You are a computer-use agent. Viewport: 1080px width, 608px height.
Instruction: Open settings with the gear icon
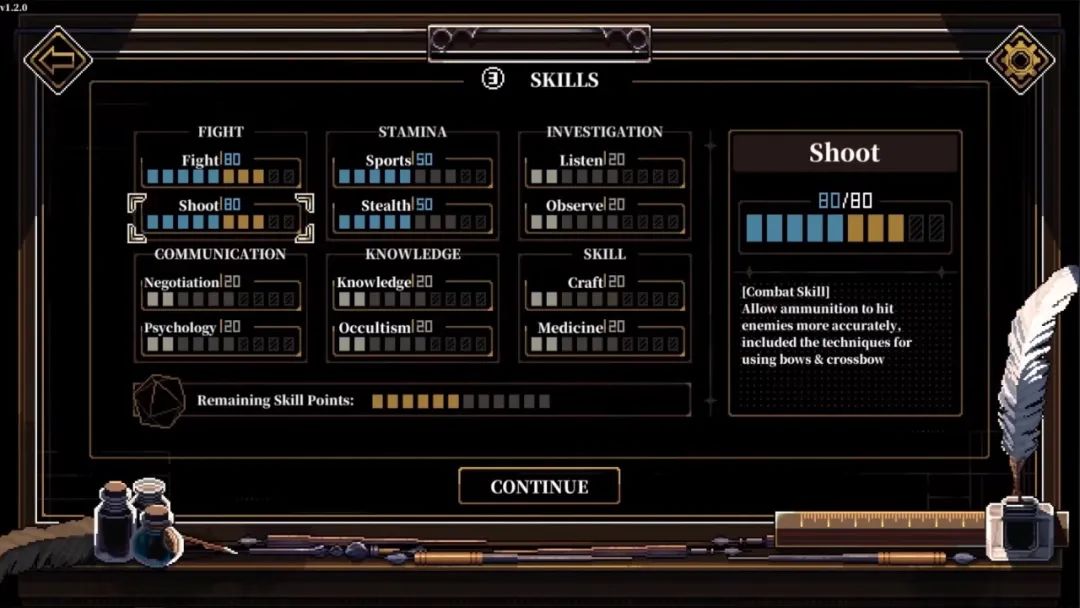(x=1020, y=60)
